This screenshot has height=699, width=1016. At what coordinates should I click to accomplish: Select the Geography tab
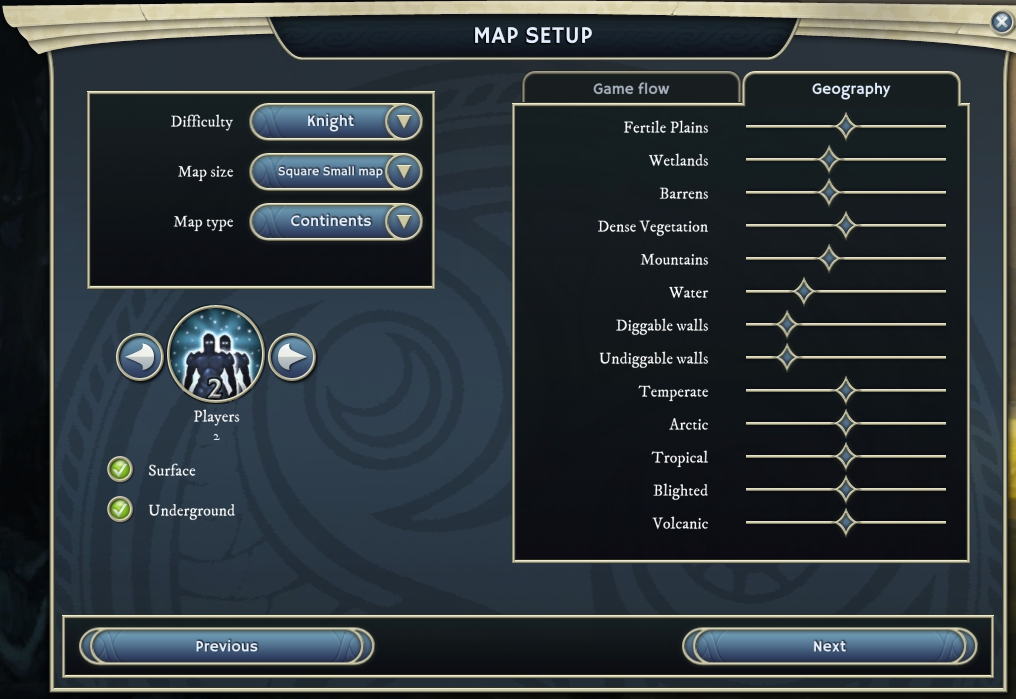coord(851,89)
